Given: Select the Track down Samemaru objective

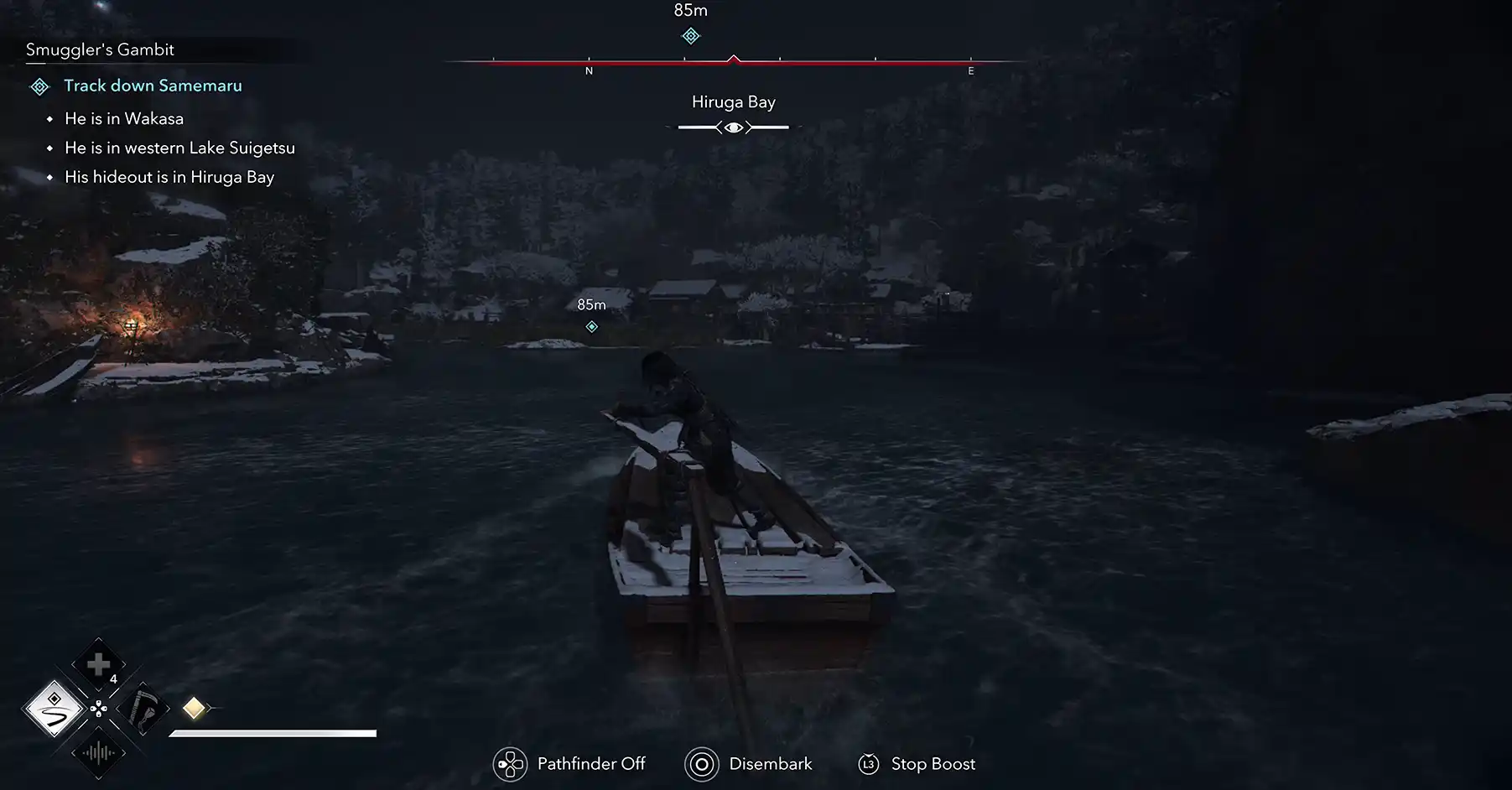Looking at the screenshot, I should pyautogui.click(x=153, y=86).
